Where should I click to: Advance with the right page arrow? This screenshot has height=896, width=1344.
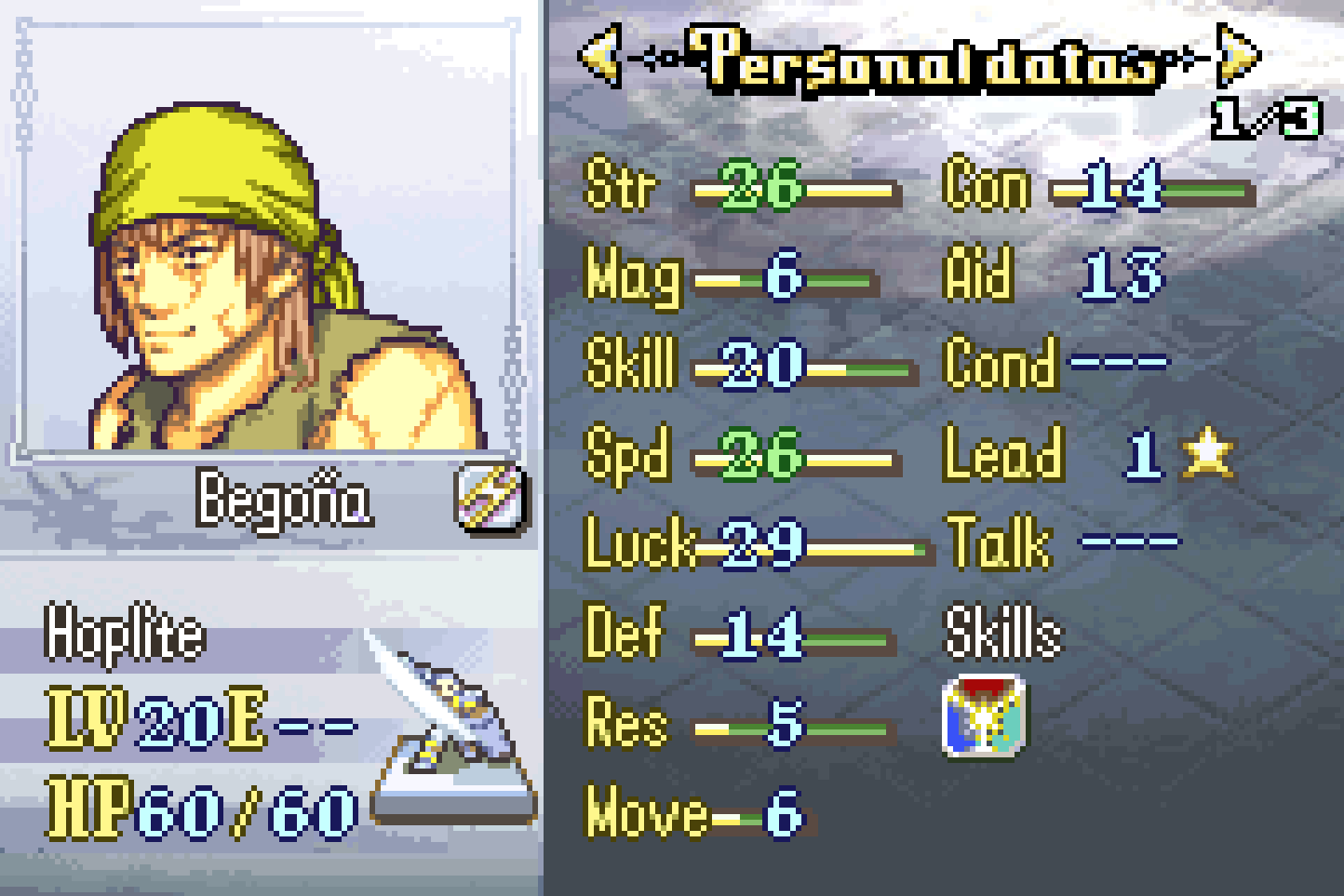point(1238,56)
